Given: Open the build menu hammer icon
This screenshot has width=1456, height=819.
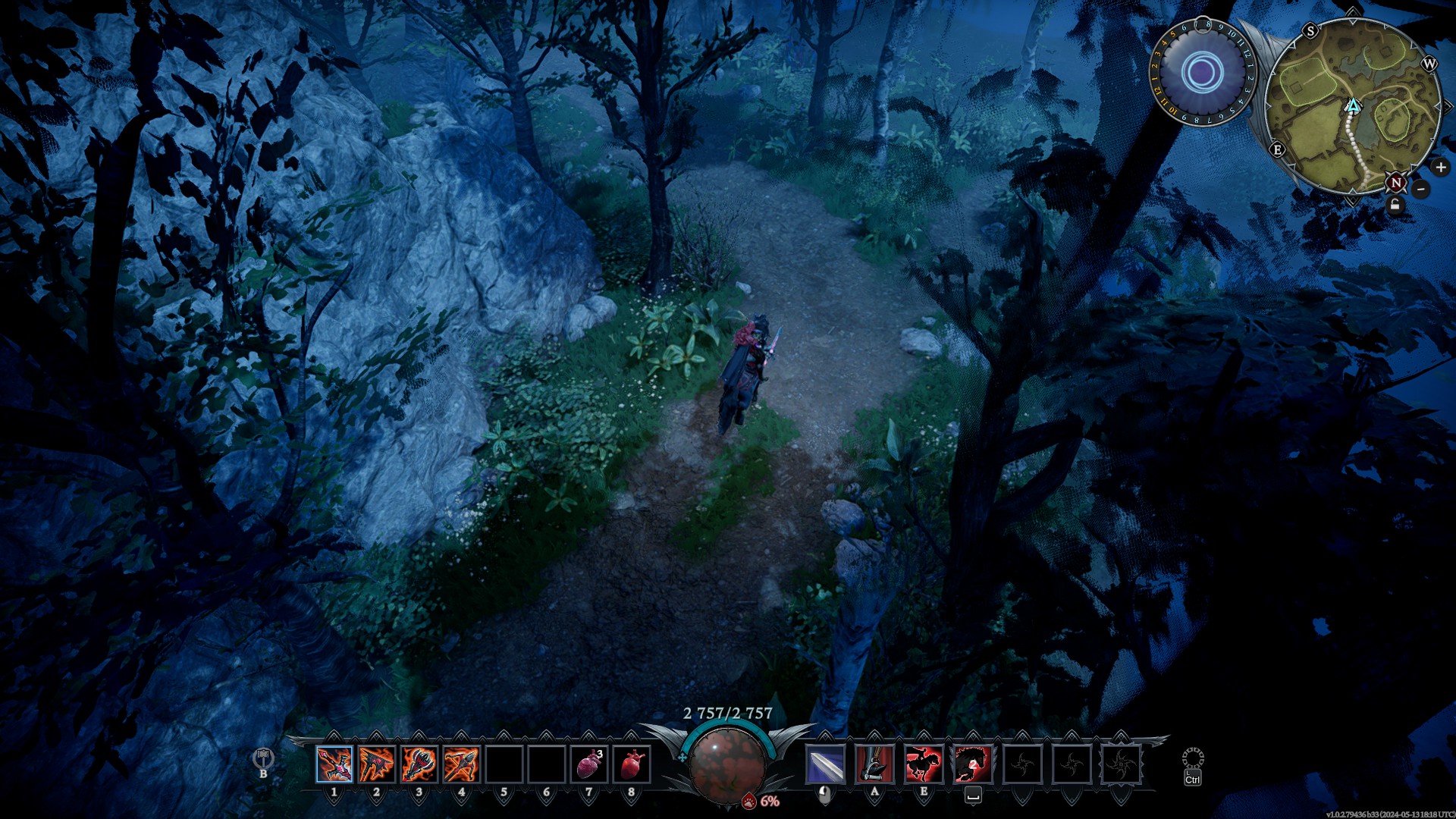Looking at the screenshot, I should [263, 758].
